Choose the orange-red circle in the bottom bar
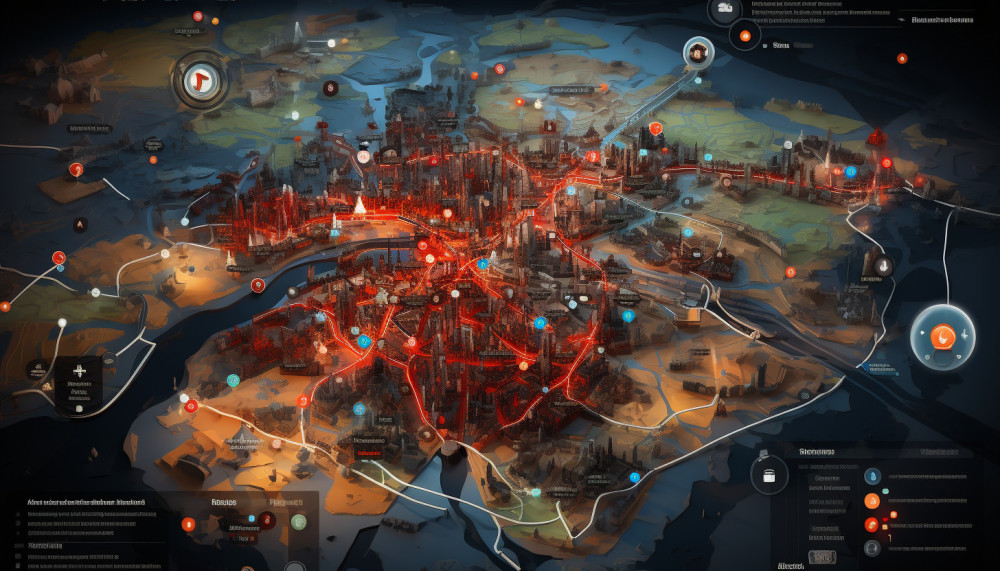Screen dimensions: 1000x571 click(187, 522)
